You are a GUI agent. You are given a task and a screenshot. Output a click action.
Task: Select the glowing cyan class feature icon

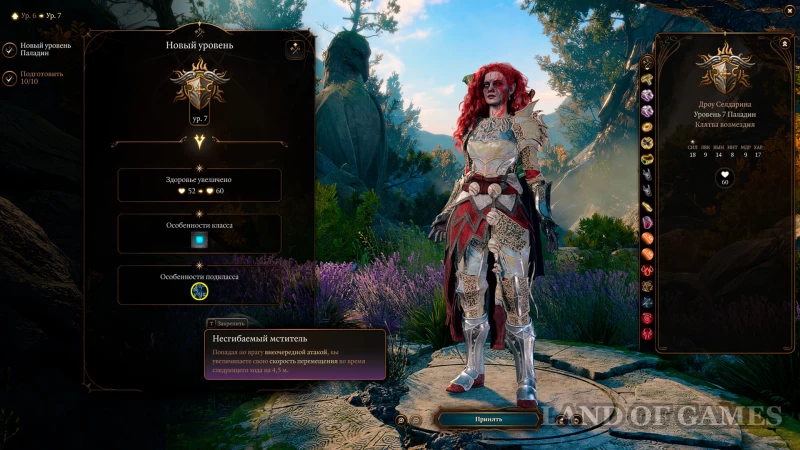[x=199, y=240]
